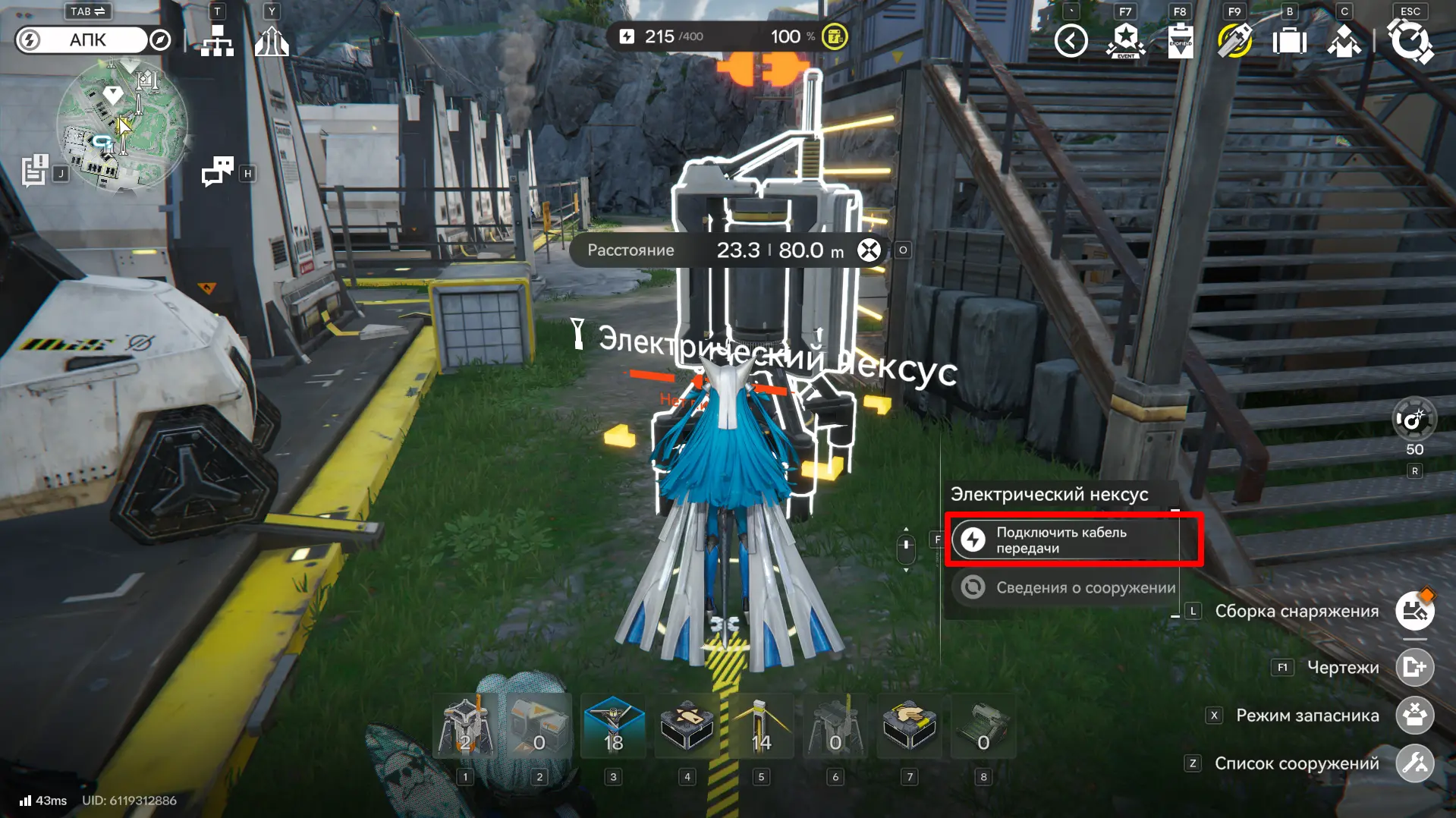Open 'Сборка снаряжения' gear assembly button
The width and height of the screenshot is (1456, 818).
point(1414,611)
